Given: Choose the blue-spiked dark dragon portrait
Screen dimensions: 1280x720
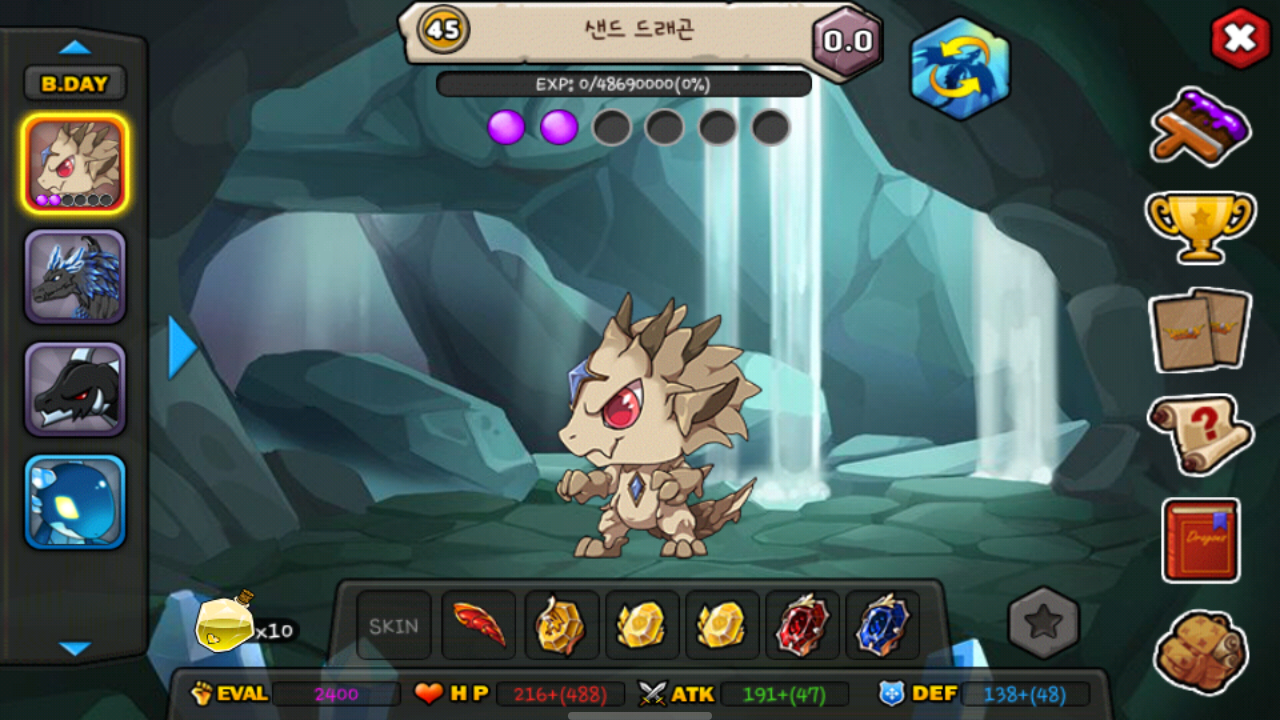Looking at the screenshot, I should (75, 277).
